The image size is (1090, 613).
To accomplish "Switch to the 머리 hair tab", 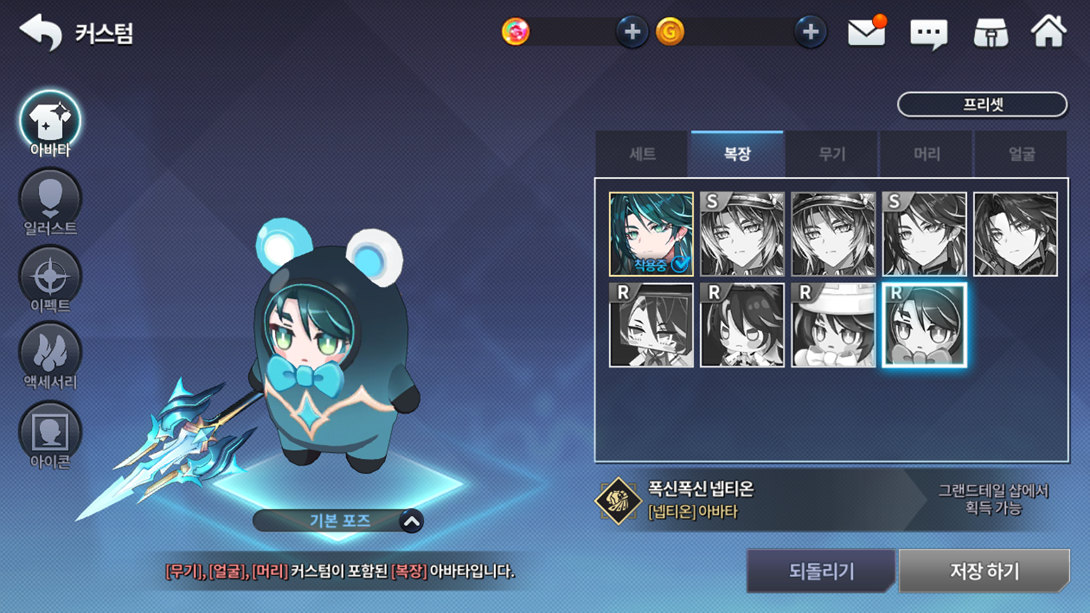I will [926, 154].
